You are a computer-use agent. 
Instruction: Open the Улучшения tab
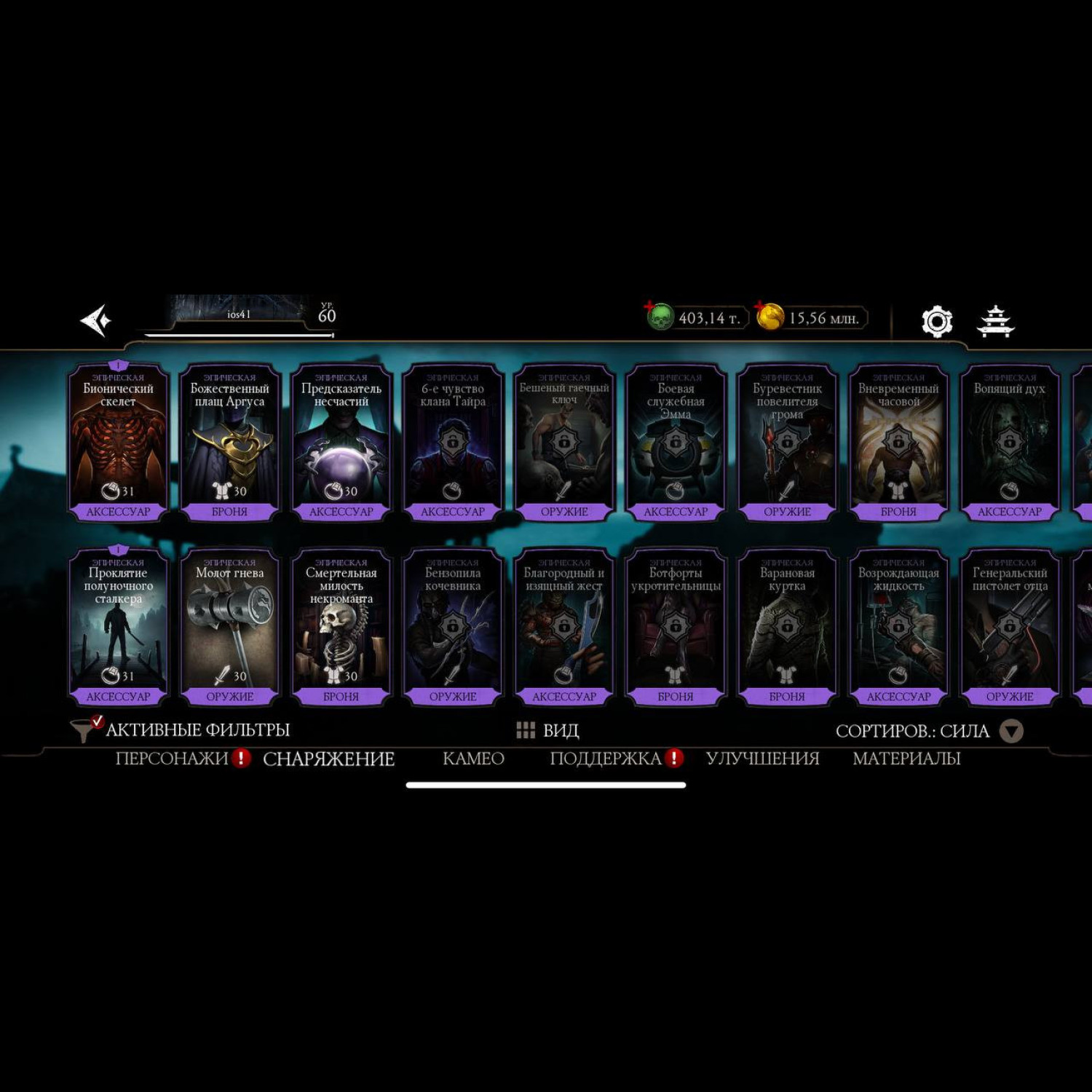tap(762, 759)
